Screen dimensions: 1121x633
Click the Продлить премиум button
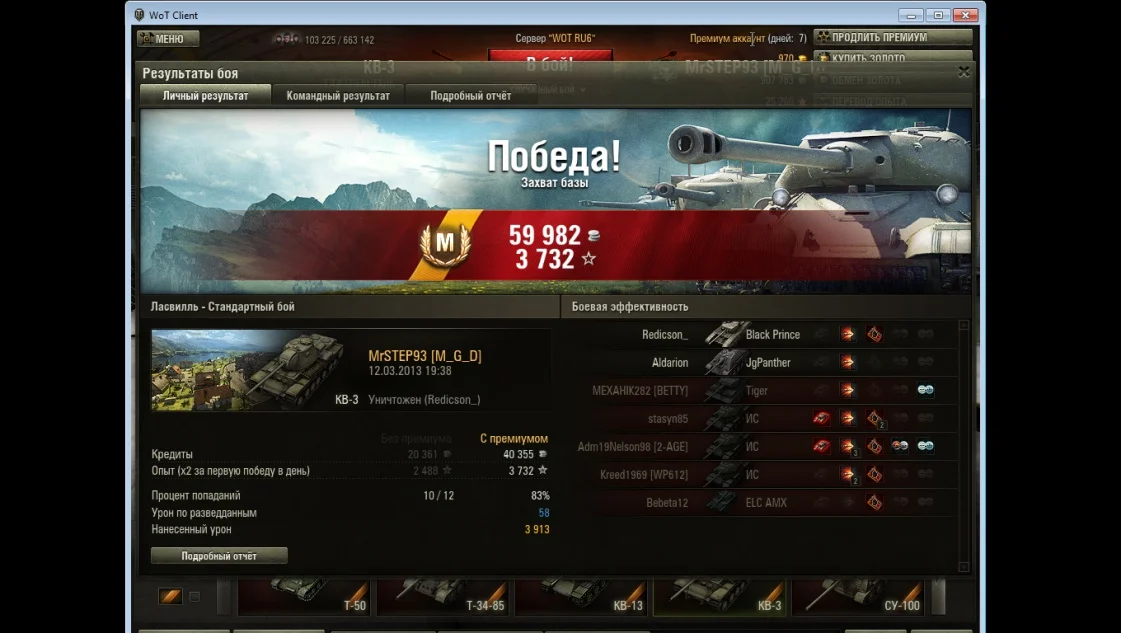click(892, 37)
